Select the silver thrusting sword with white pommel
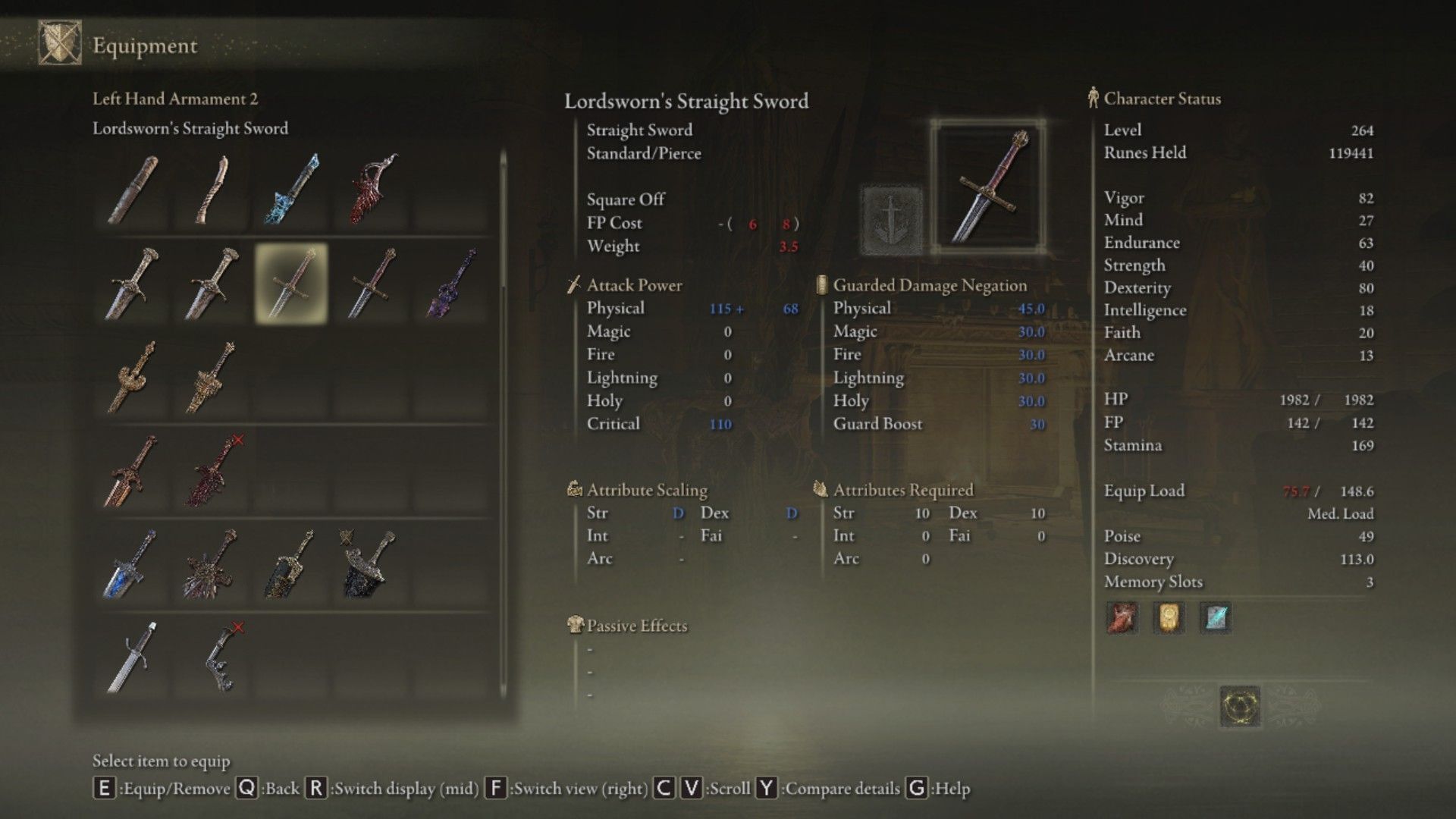Screen dimensions: 1456x819 point(132,657)
